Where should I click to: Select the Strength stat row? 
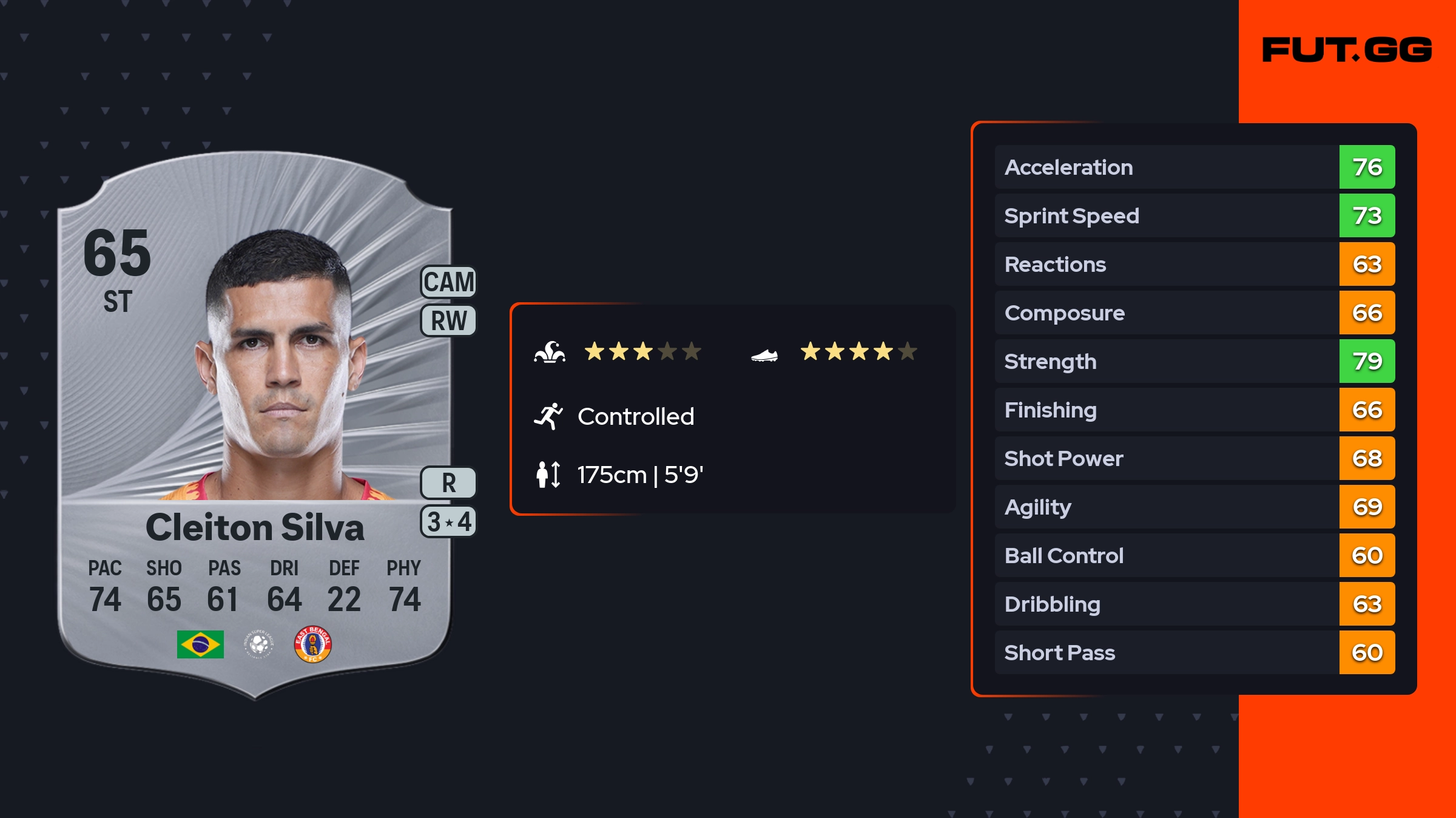pos(1194,361)
